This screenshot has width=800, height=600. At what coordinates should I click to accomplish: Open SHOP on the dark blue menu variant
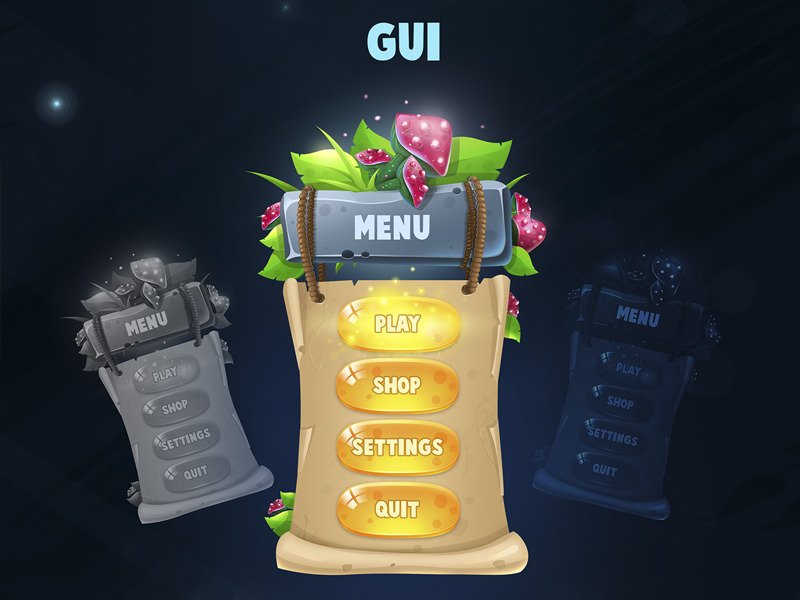click(x=620, y=403)
